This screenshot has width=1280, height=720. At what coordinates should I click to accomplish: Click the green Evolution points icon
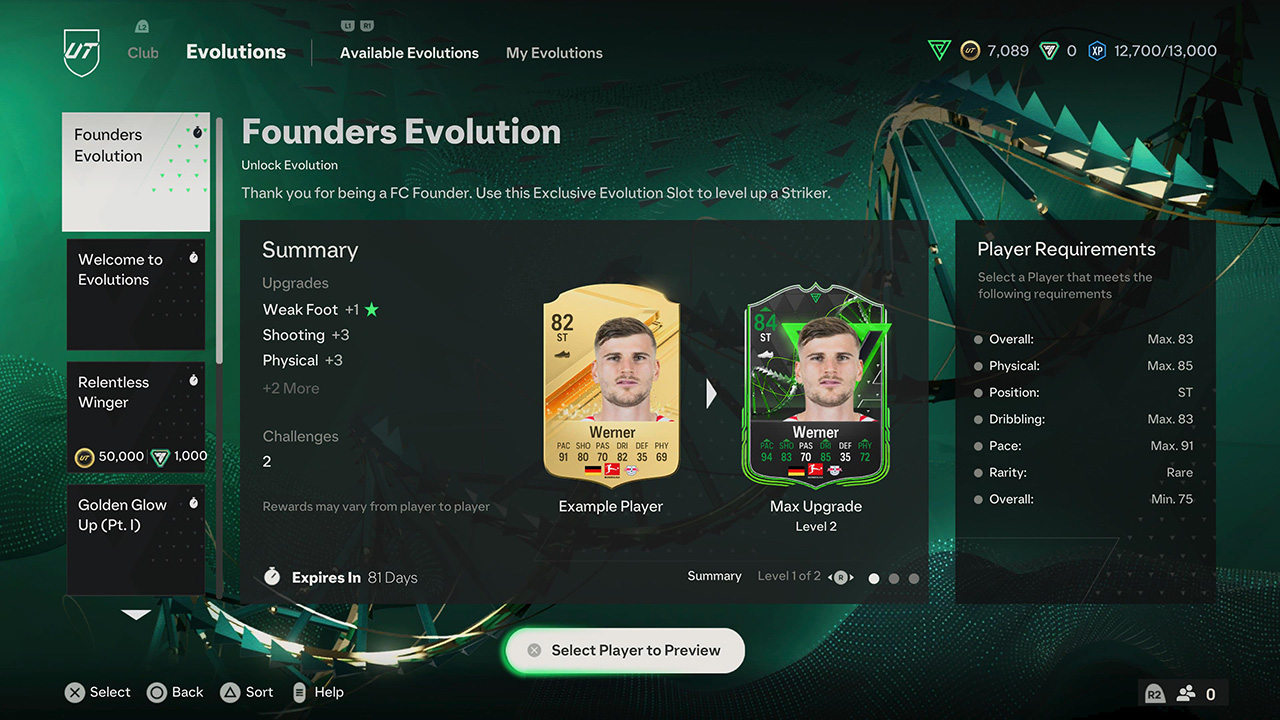tap(939, 49)
